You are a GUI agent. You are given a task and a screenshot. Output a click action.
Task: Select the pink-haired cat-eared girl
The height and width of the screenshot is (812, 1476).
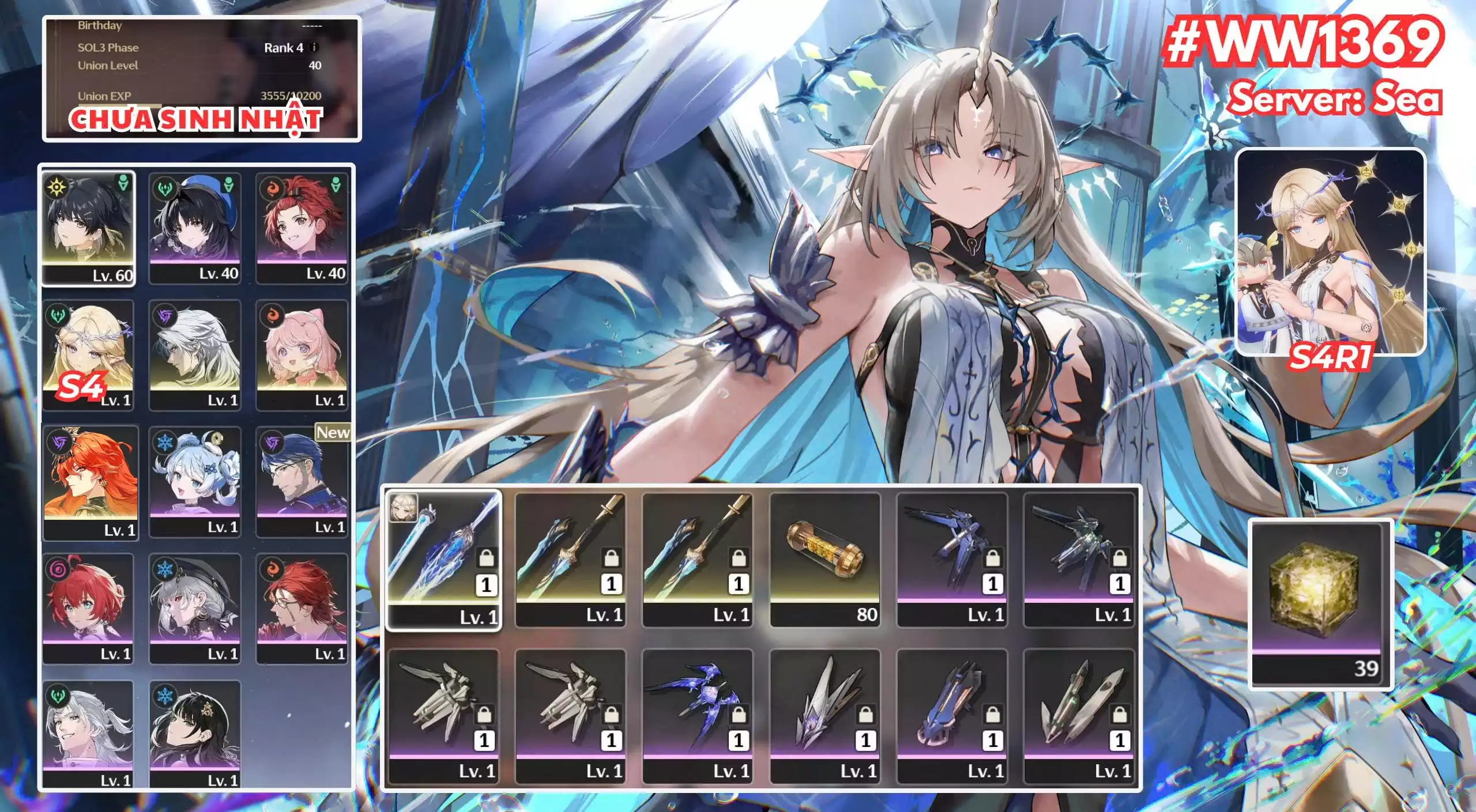(x=302, y=354)
